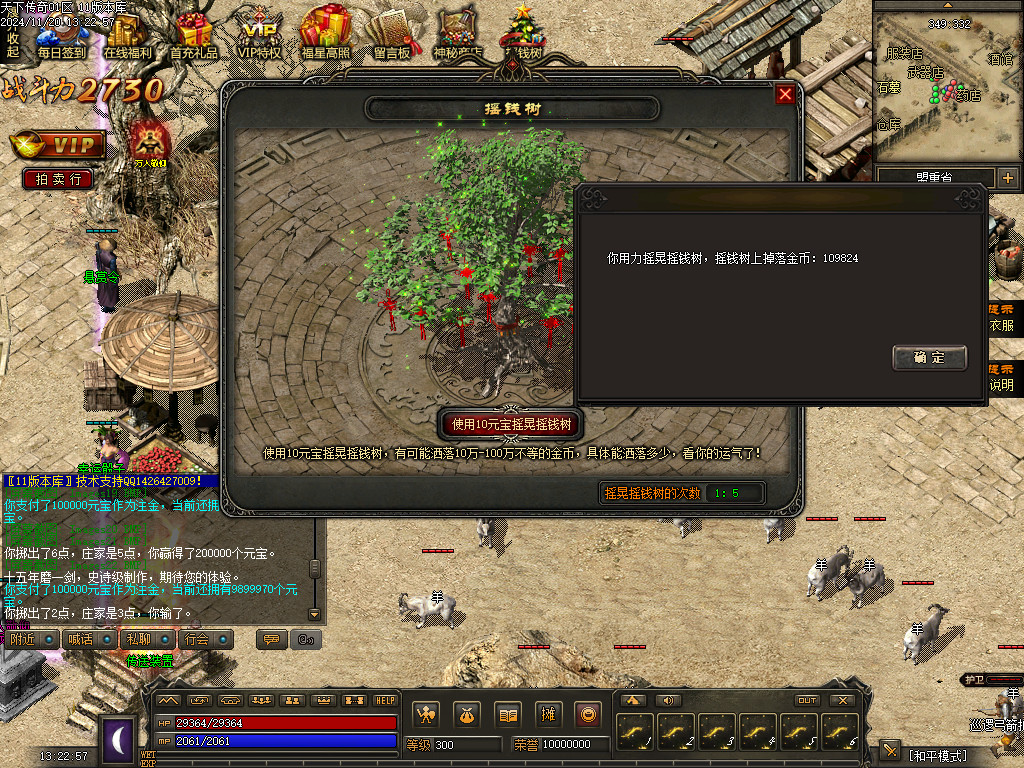The width and height of the screenshot is (1024, 768).
Task: Open the 拍卖行 auction house
Action: (x=58, y=179)
